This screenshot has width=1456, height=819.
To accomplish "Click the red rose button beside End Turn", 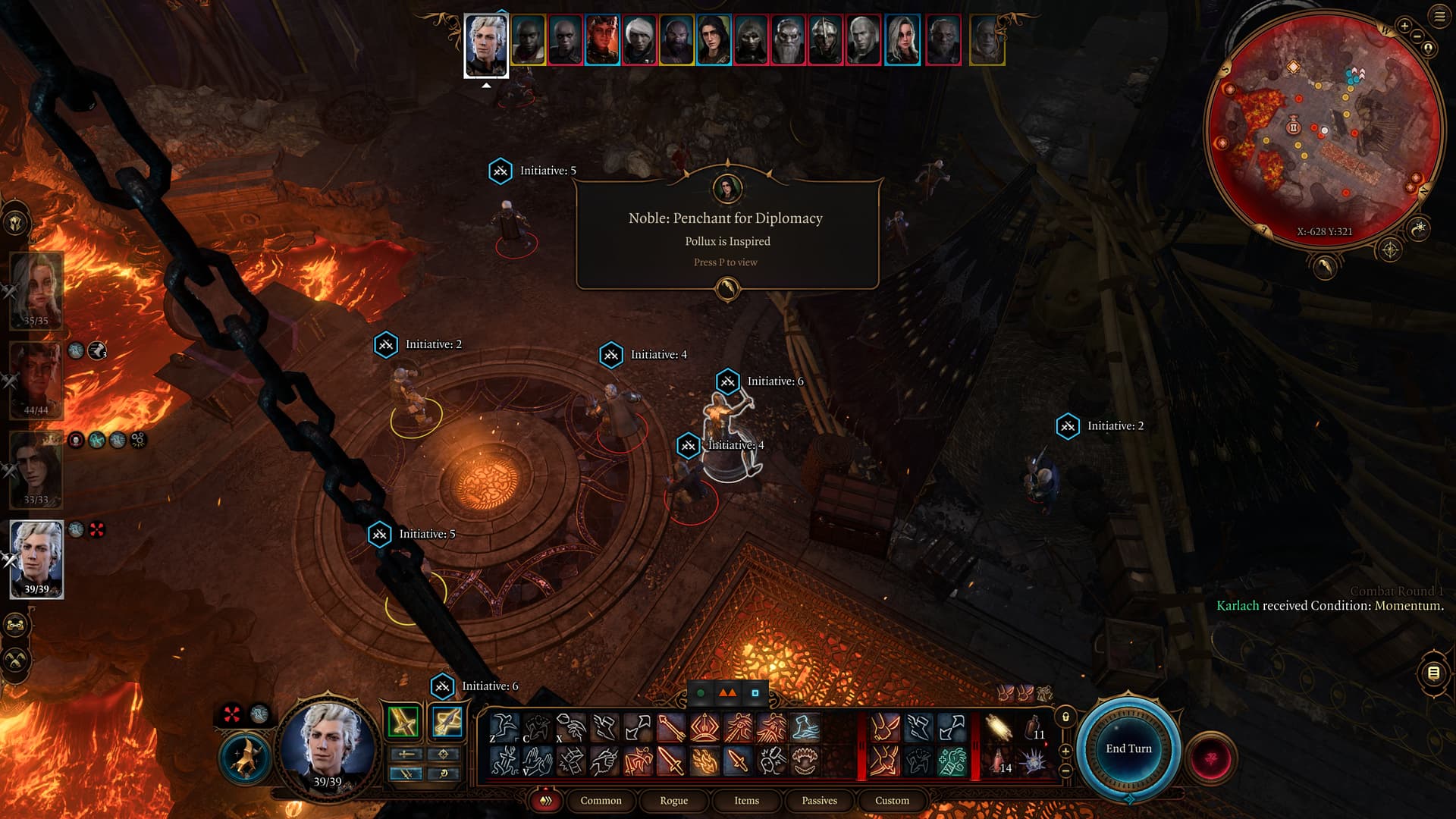I will [1211, 758].
